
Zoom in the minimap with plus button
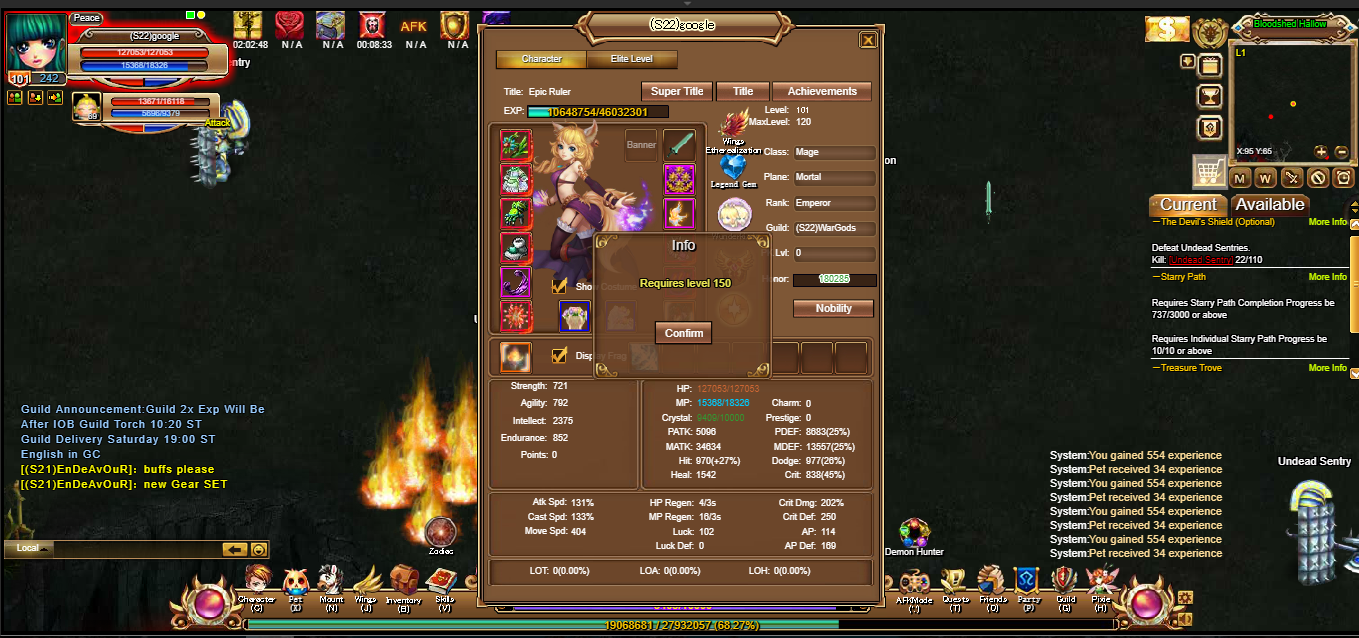(x=1321, y=152)
